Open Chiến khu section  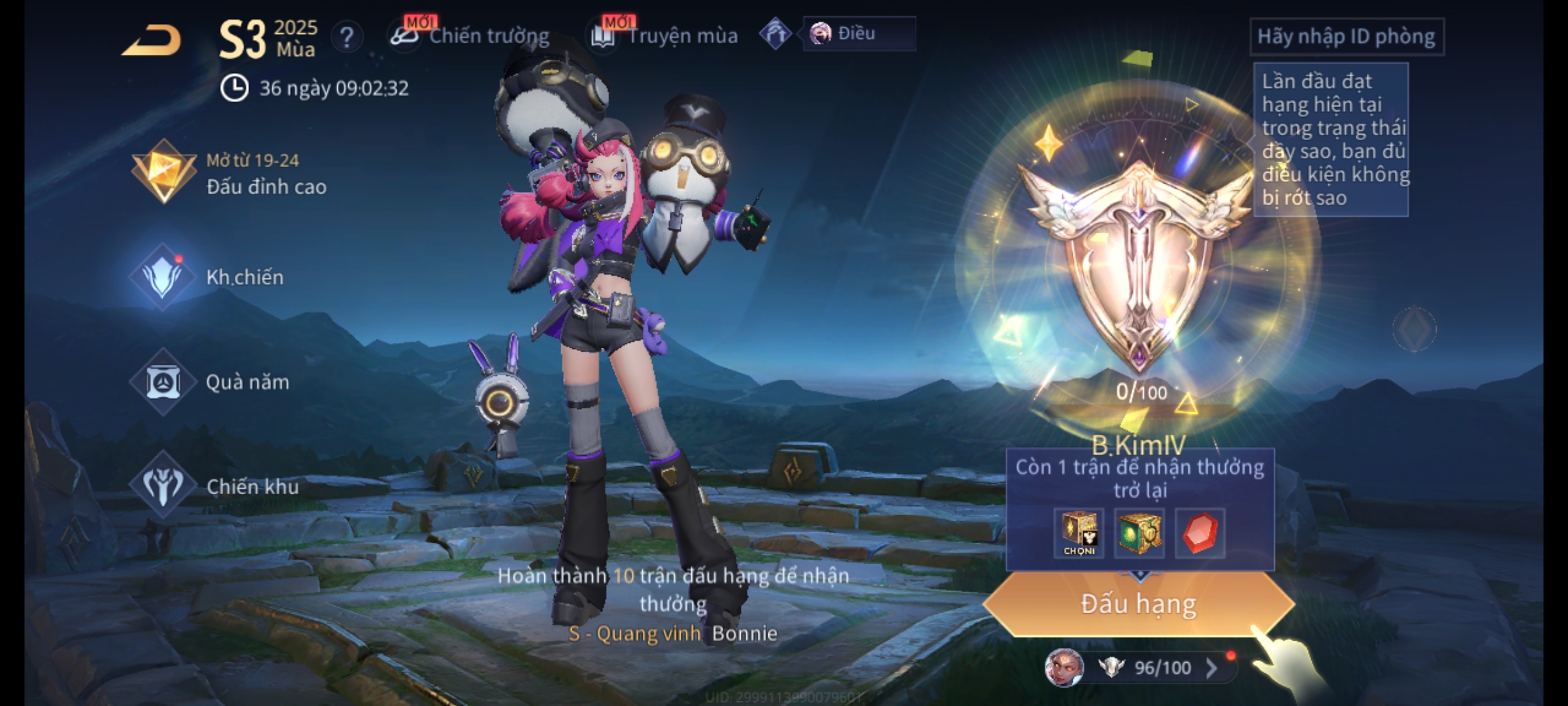point(214,486)
